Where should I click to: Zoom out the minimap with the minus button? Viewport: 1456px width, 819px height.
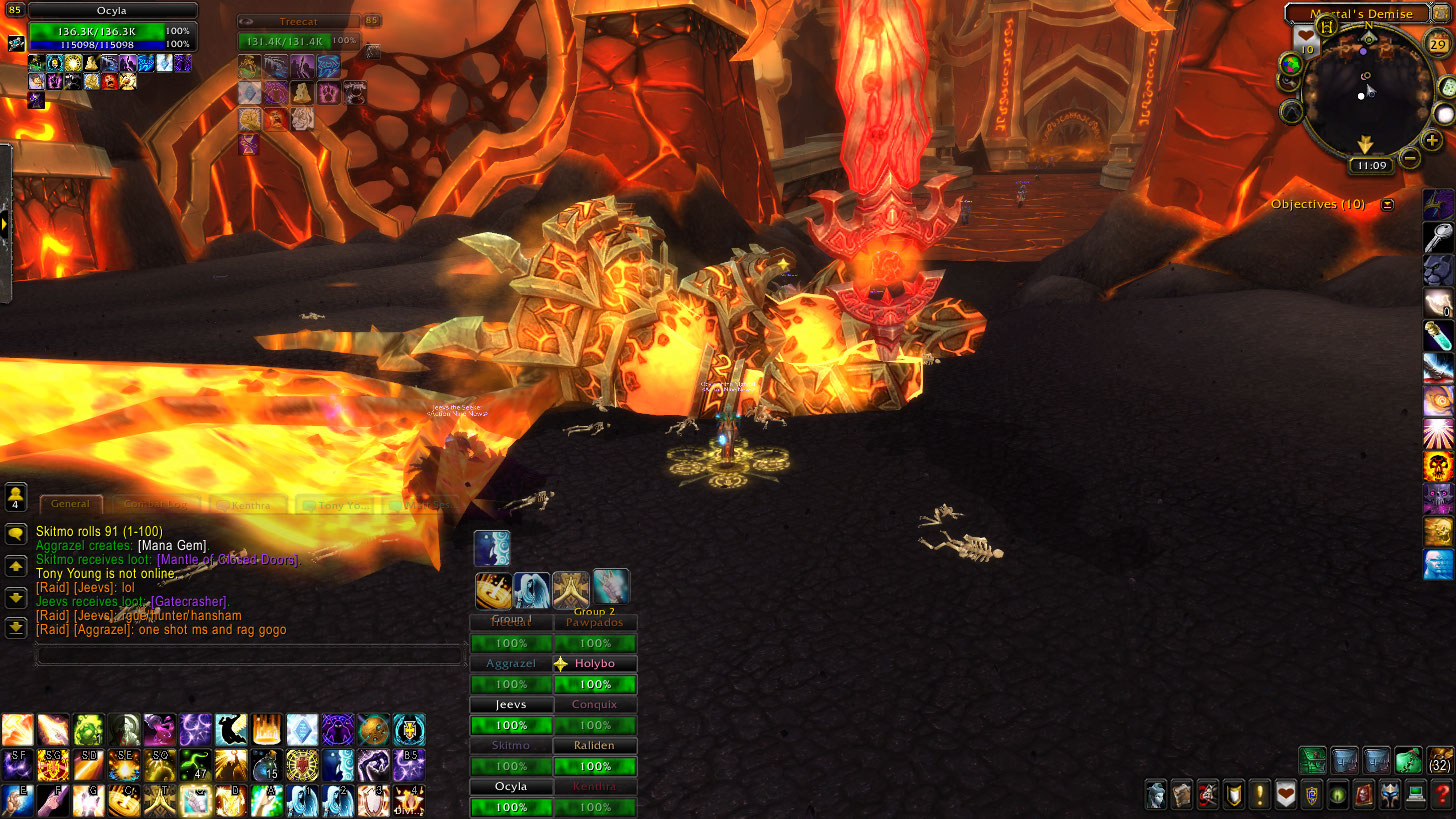coord(1410,157)
